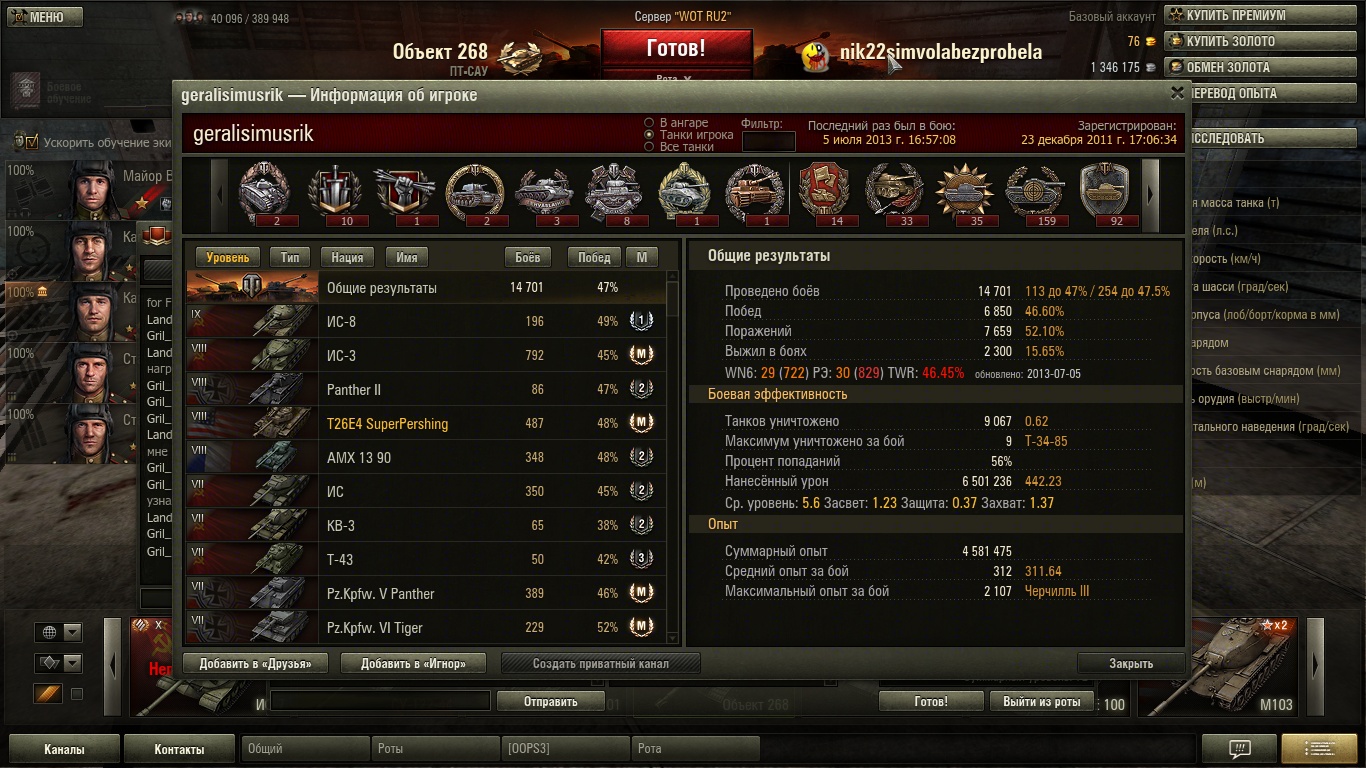The width and height of the screenshot is (1366, 768).
Task: Sort the tank list by Уровень
Action: pos(228,257)
